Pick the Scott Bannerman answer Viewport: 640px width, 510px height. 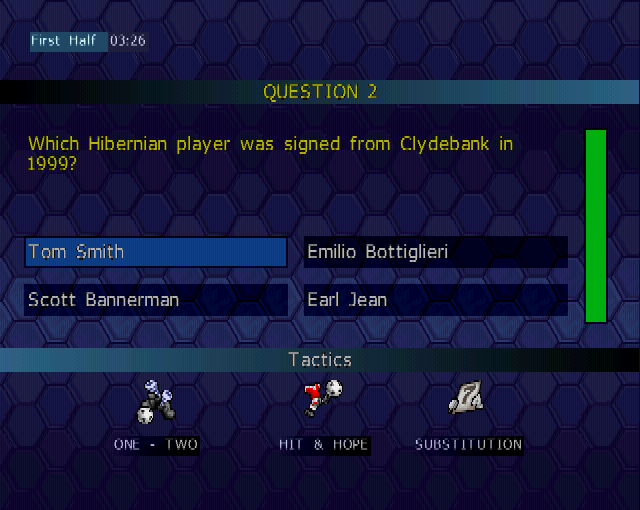[x=156, y=300]
